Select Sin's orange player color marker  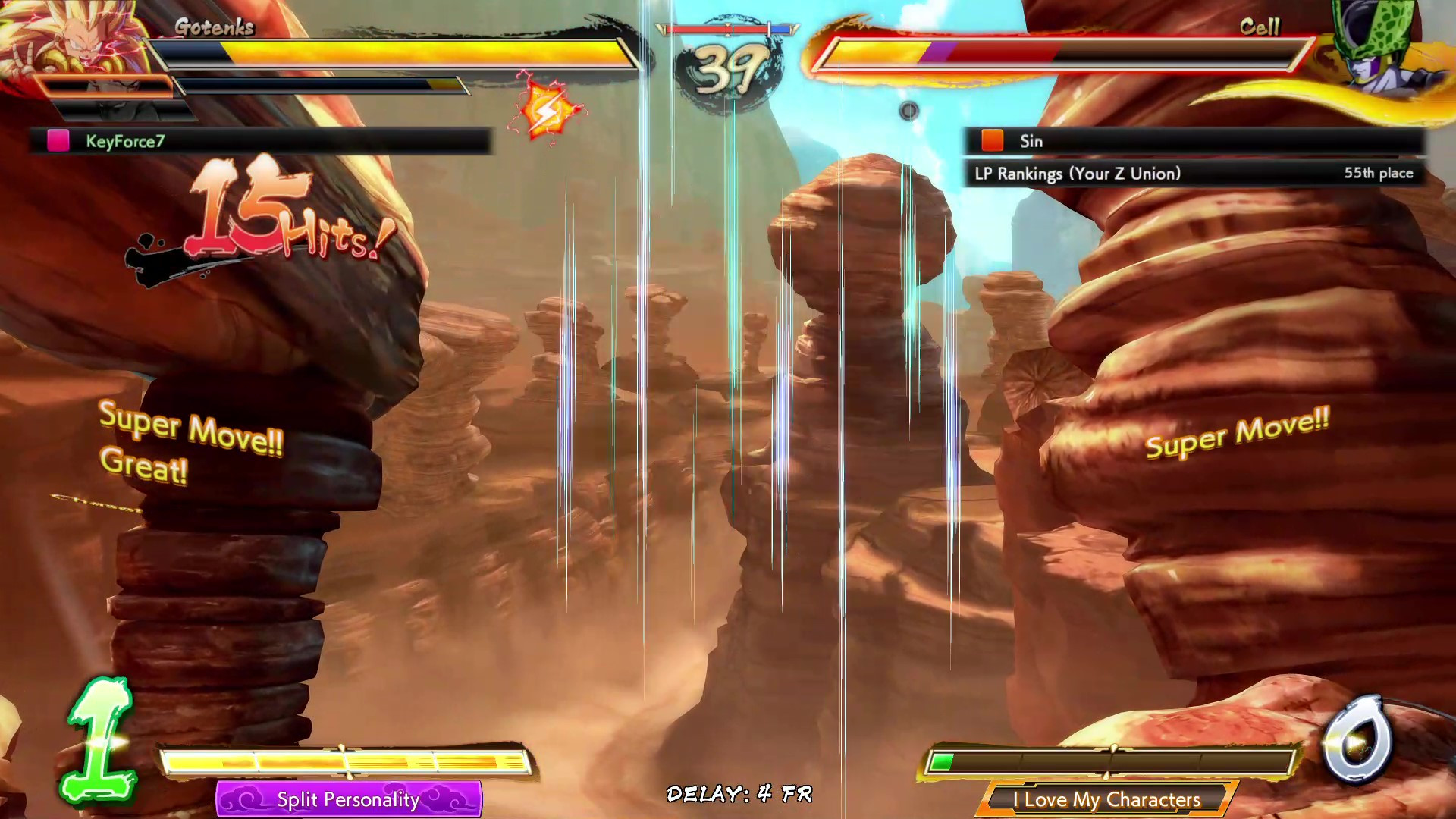(x=991, y=141)
